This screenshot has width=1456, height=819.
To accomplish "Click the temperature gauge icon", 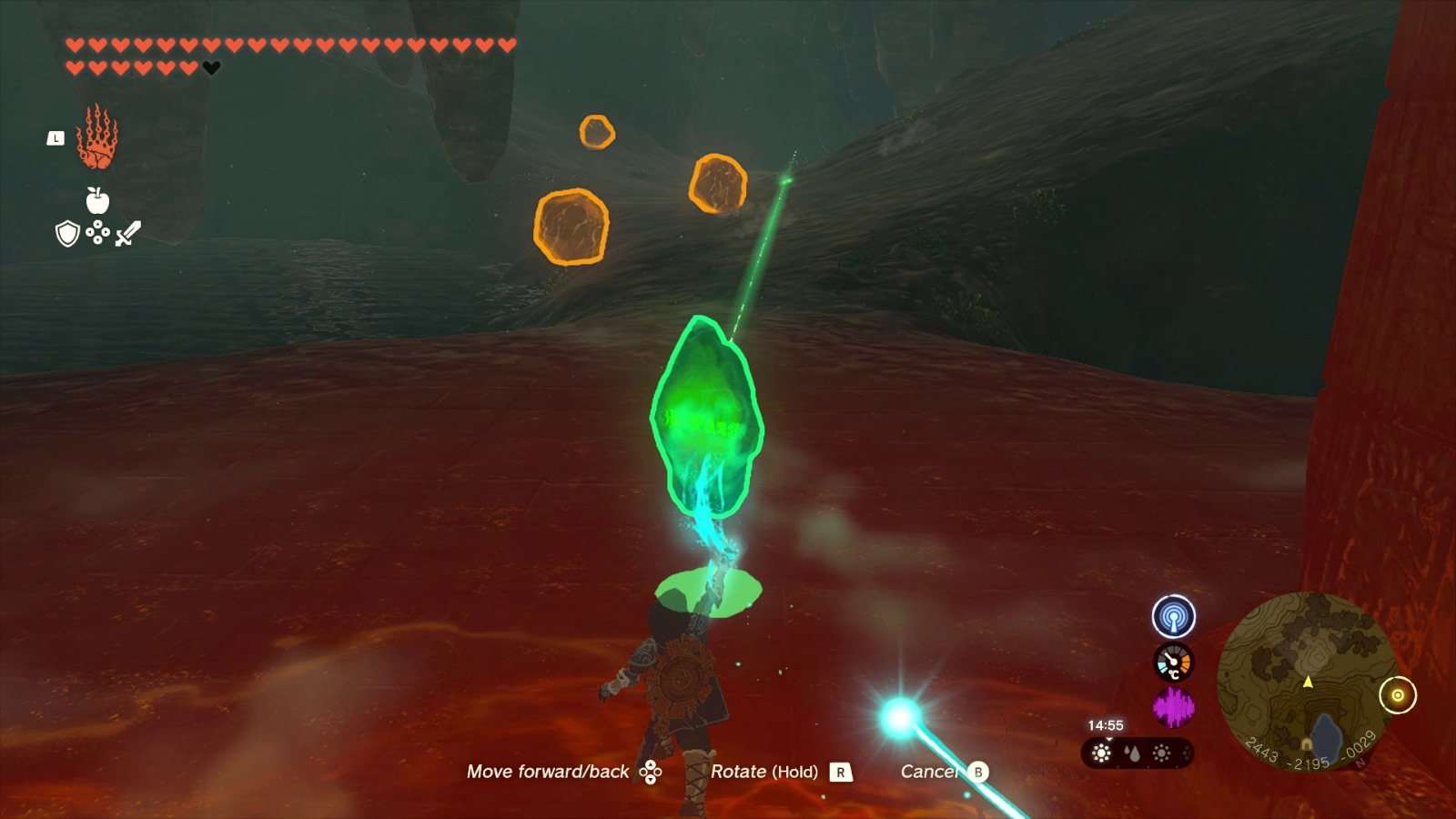I will (1174, 662).
